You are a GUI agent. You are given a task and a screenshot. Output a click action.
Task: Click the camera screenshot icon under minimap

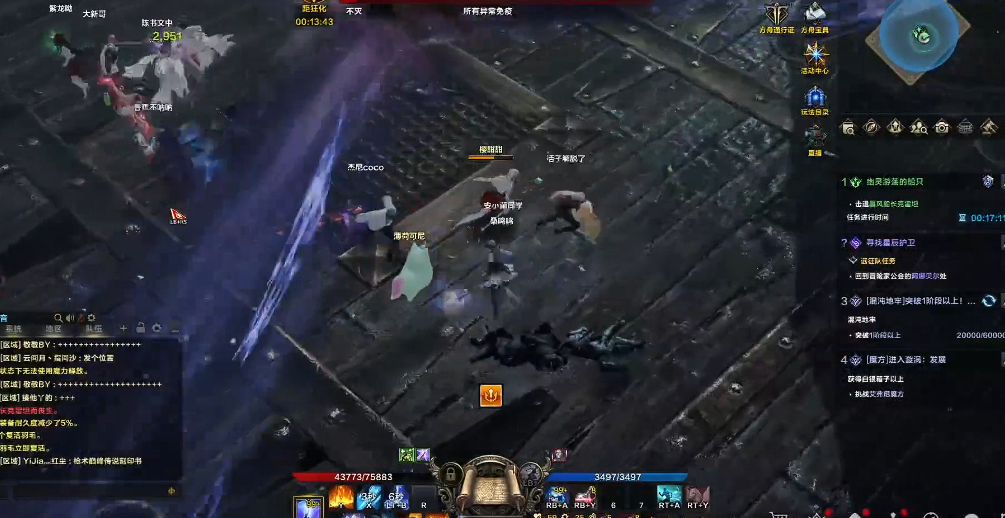coord(941,127)
